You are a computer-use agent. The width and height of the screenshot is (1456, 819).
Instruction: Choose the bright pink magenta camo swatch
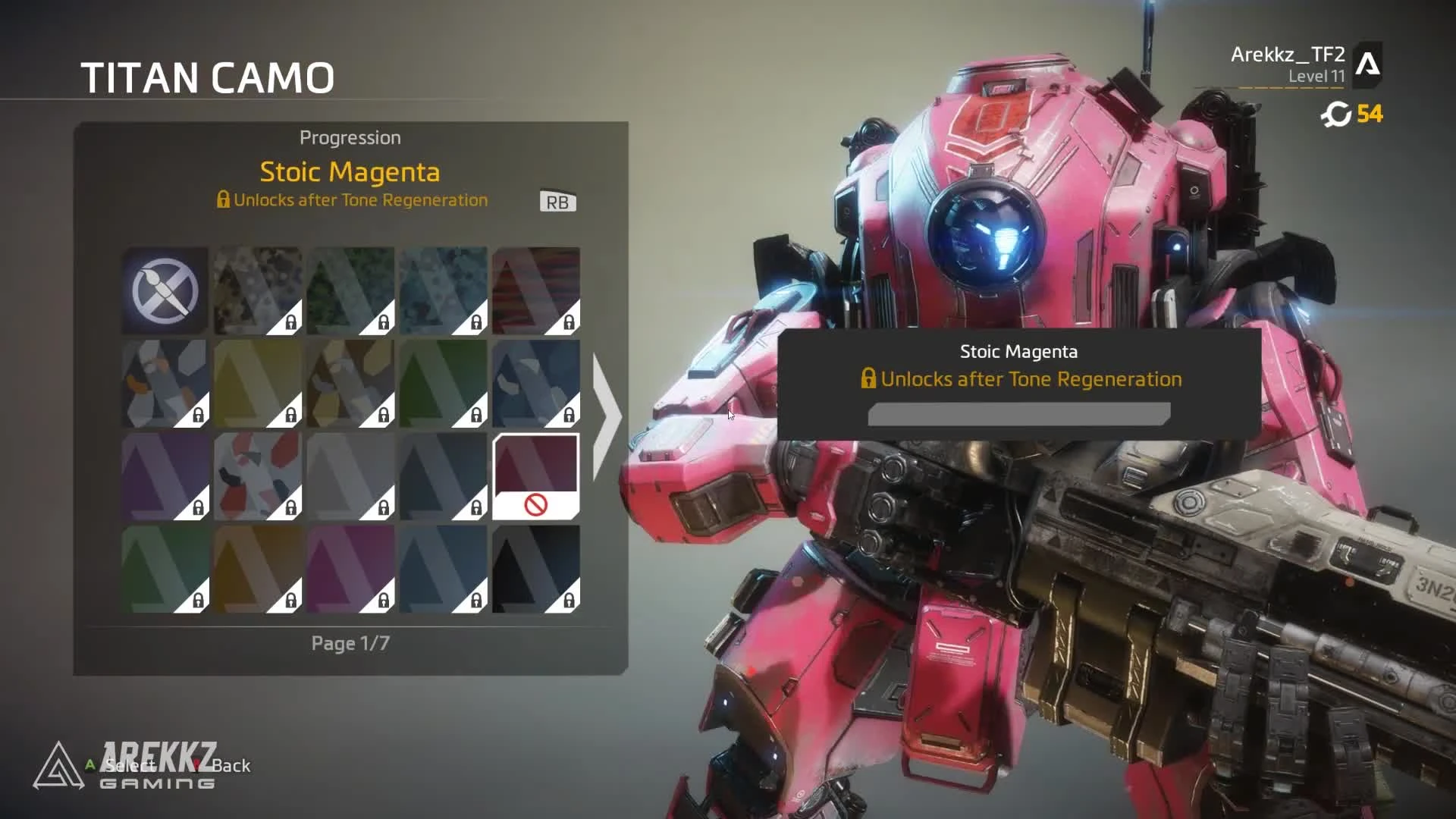pos(350,569)
